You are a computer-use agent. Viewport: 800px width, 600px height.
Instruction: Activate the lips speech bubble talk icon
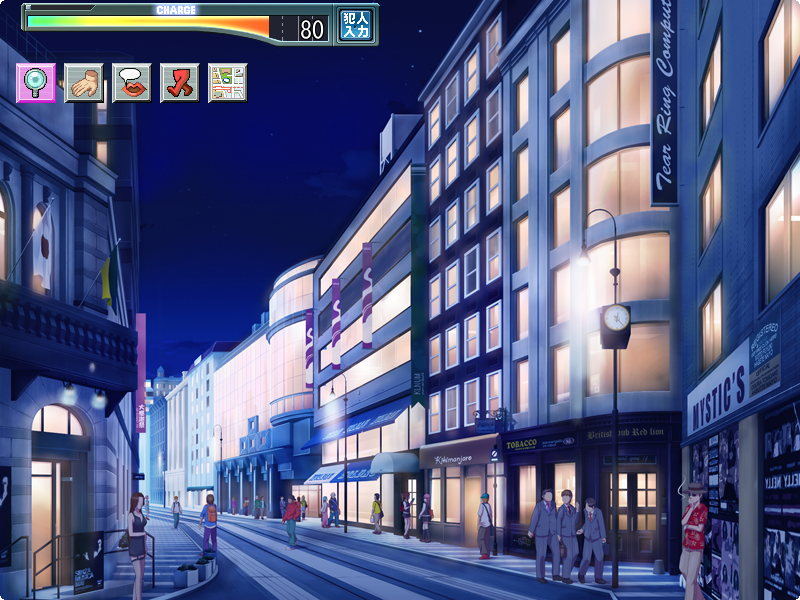point(132,83)
